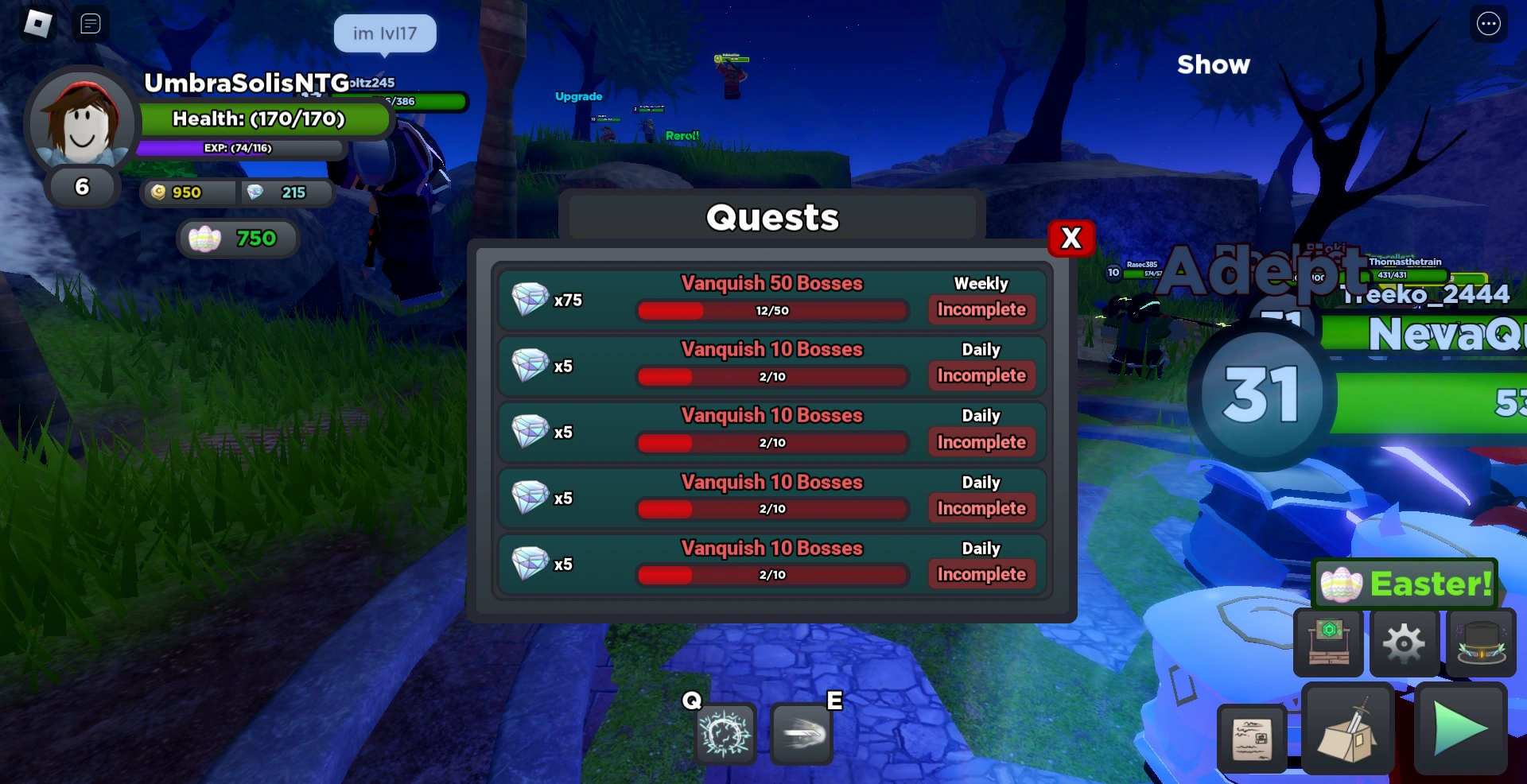Open the settings gear
Image resolution: width=1527 pixels, height=784 pixels.
click(1405, 642)
